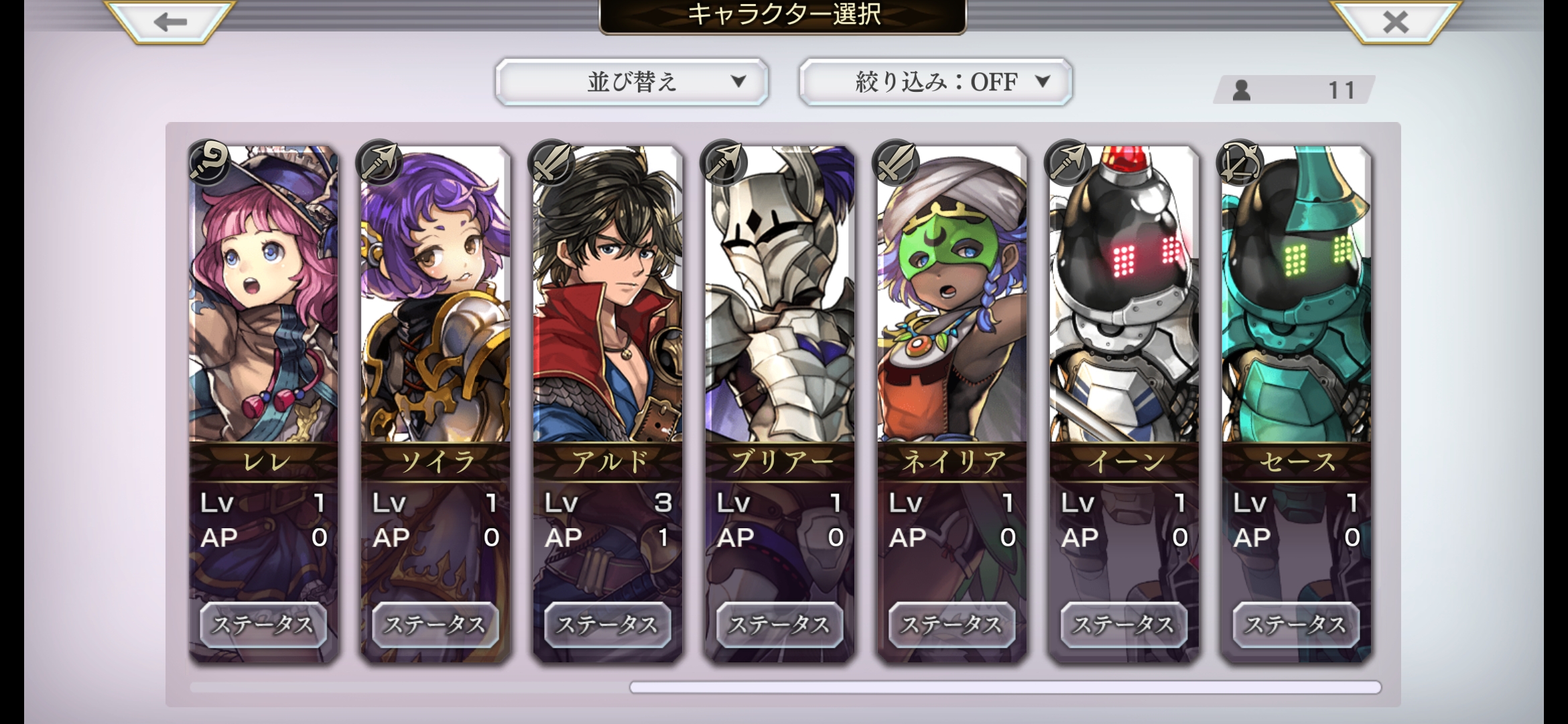Select the ブリアー armored knight card
The image size is (1568, 724).
[x=780, y=302]
